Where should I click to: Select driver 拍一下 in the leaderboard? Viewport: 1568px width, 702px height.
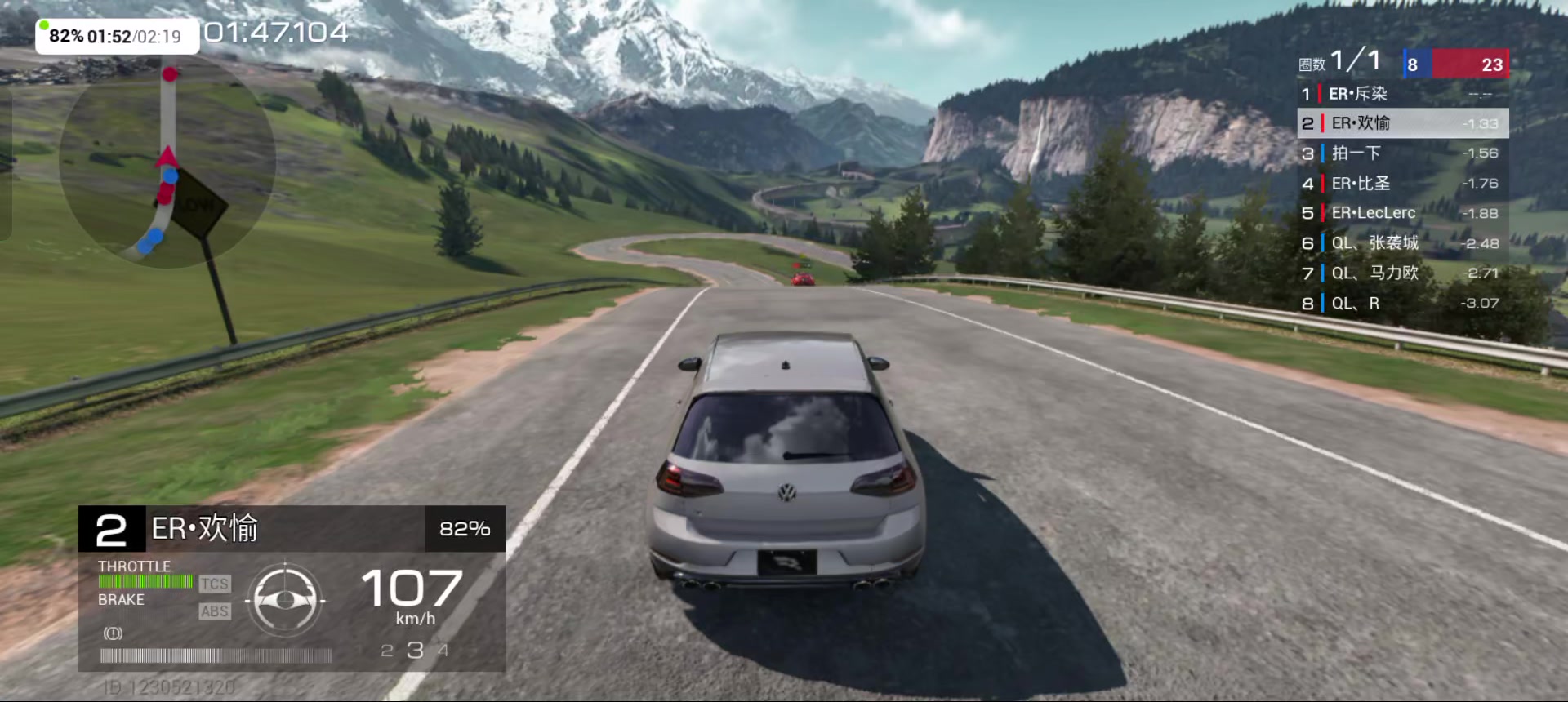pos(1401,153)
